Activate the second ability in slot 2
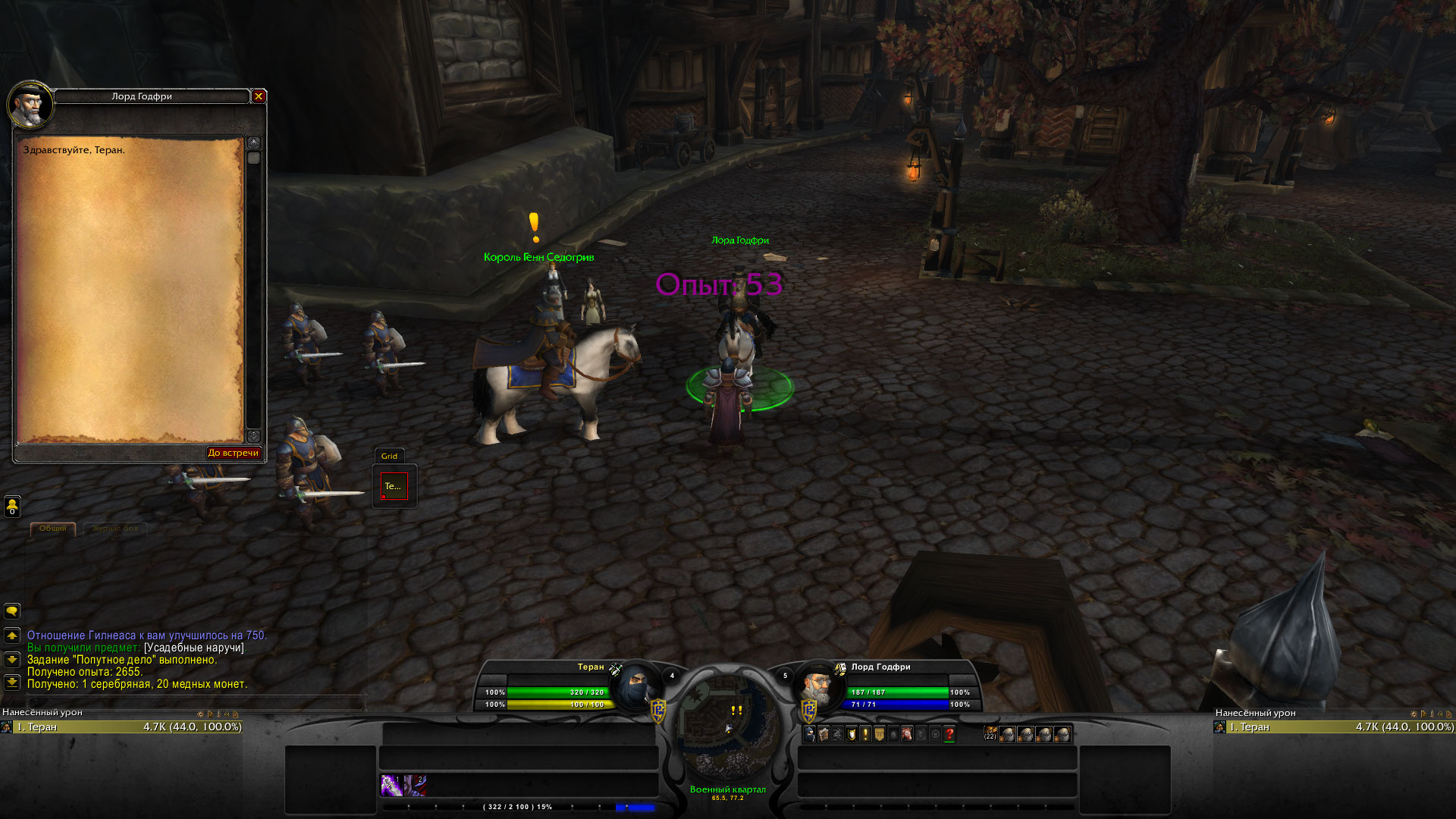 (x=415, y=785)
